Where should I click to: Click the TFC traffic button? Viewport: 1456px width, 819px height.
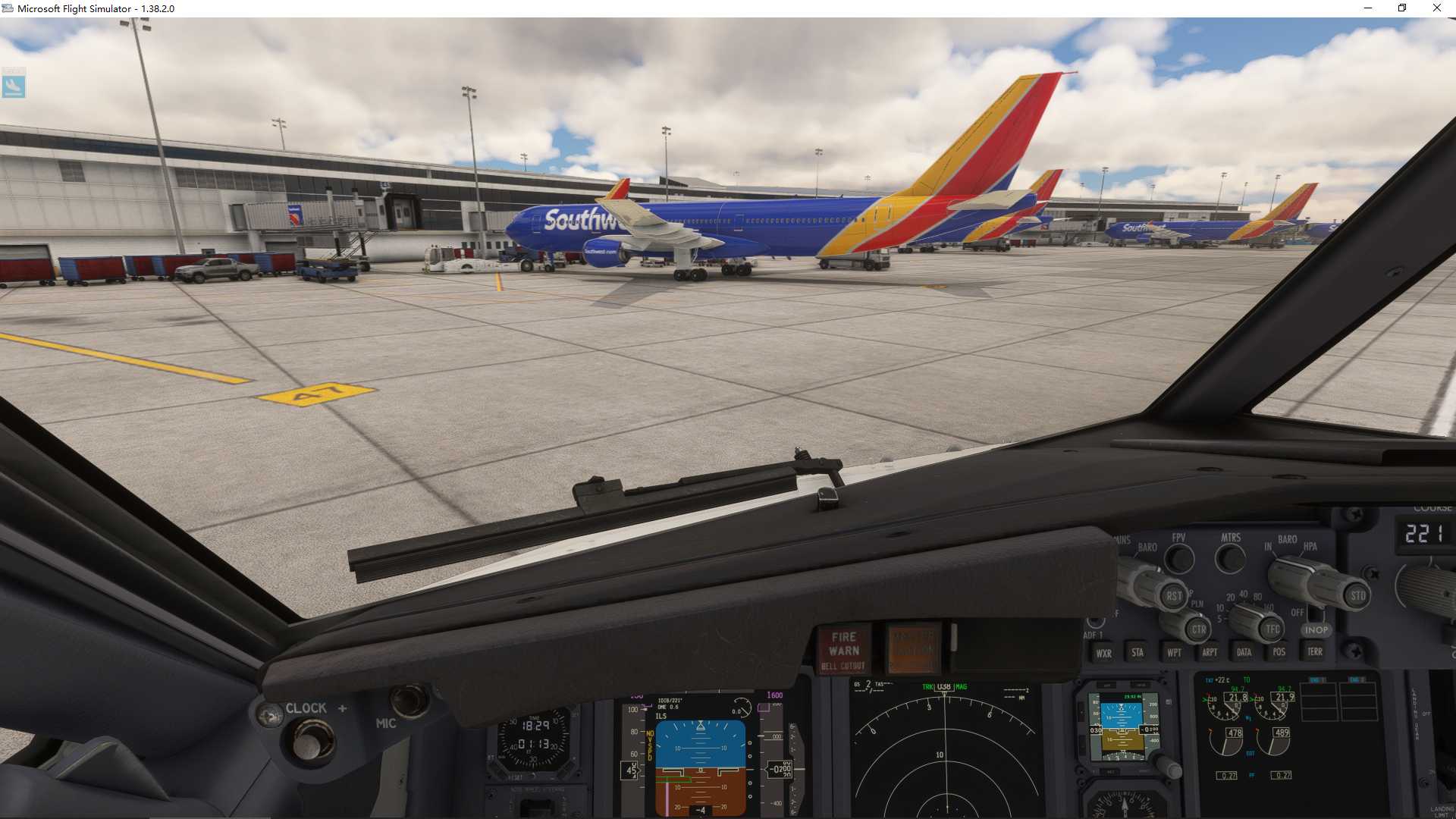tap(1272, 629)
